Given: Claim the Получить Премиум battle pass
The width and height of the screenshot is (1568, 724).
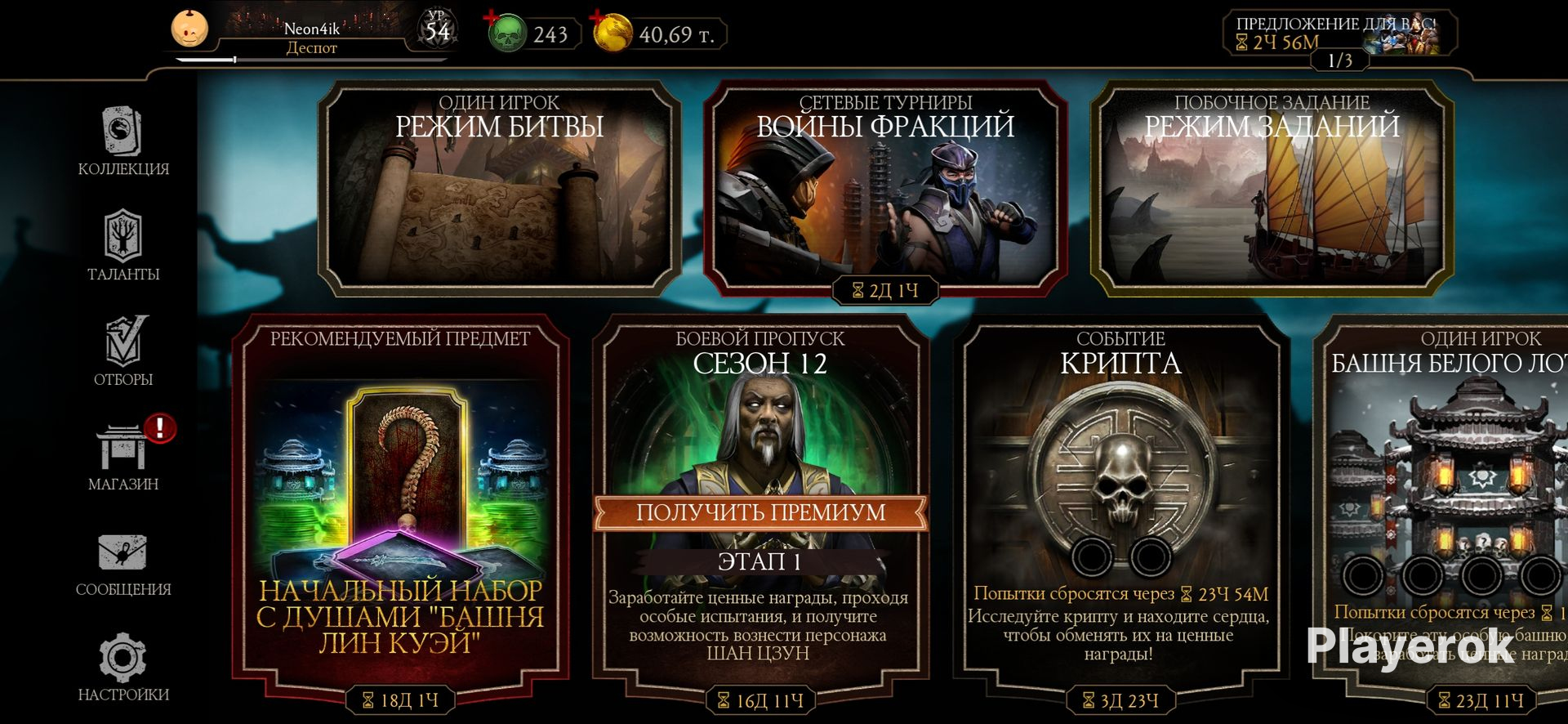Looking at the screenshot, I should [760, 512].
